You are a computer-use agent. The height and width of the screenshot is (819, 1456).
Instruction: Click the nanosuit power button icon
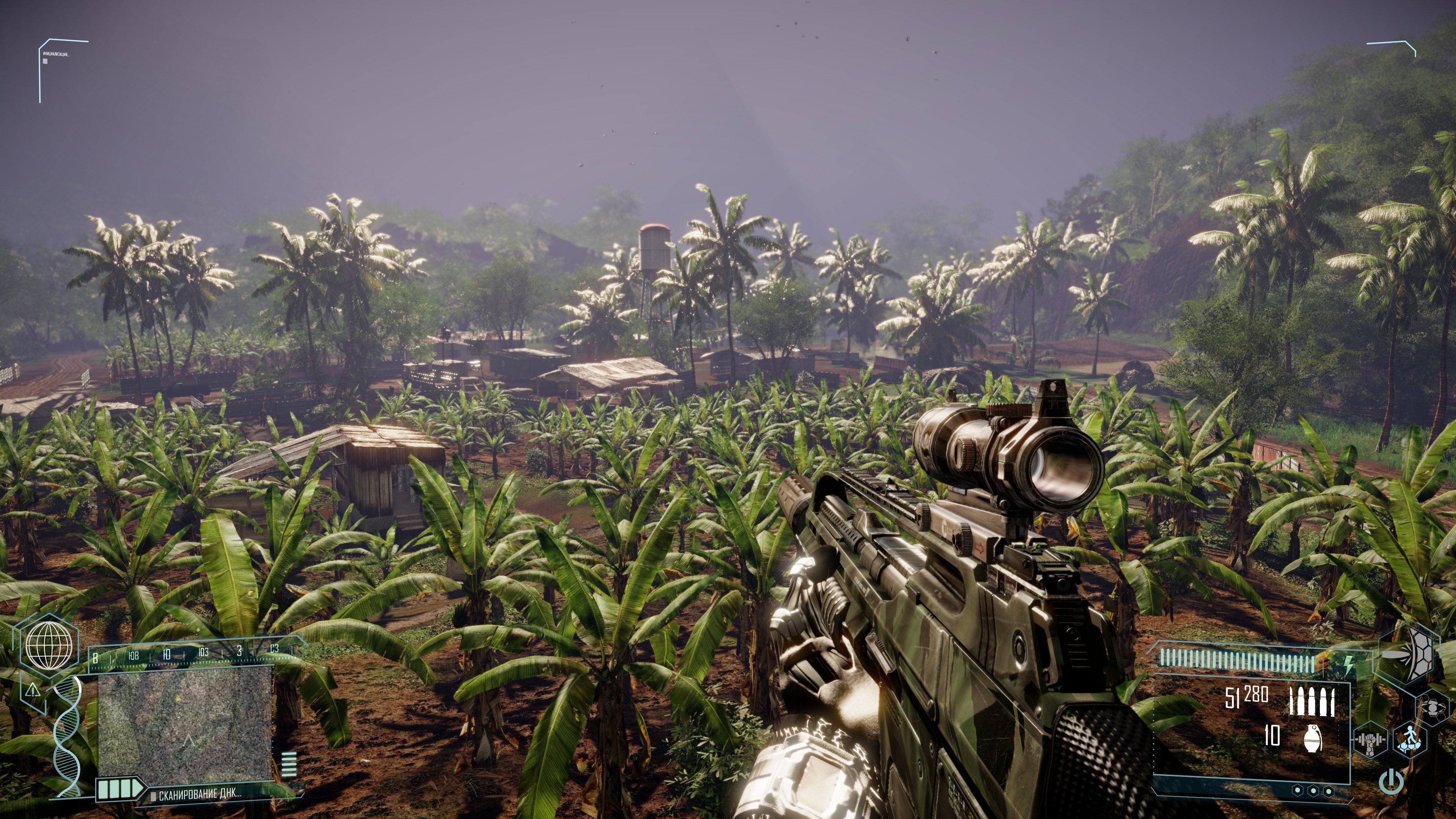(1391, 782)
